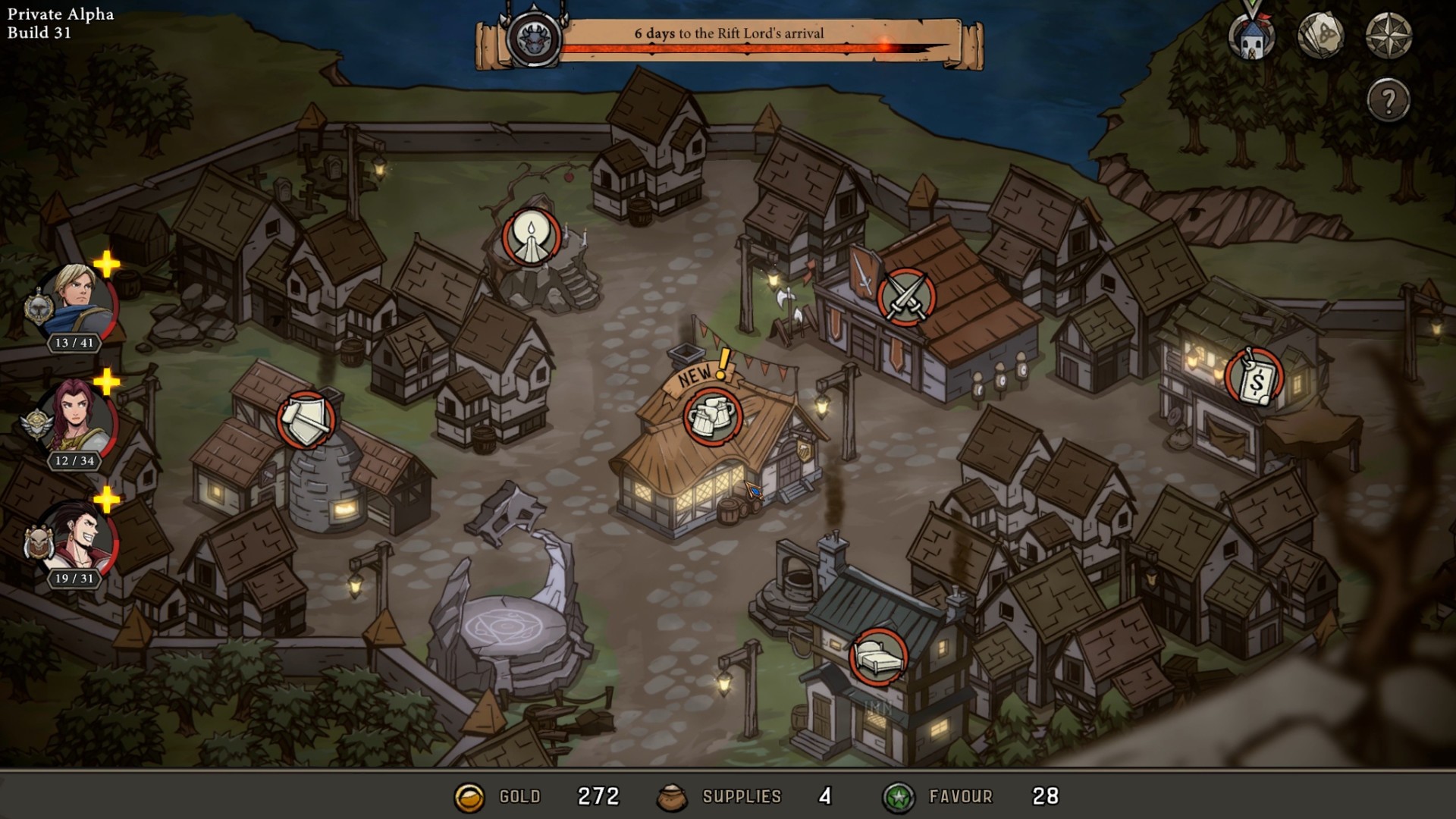Click the plus above the grinning barbarian
The image size is (1456, 819).
[x=106, y=500]
